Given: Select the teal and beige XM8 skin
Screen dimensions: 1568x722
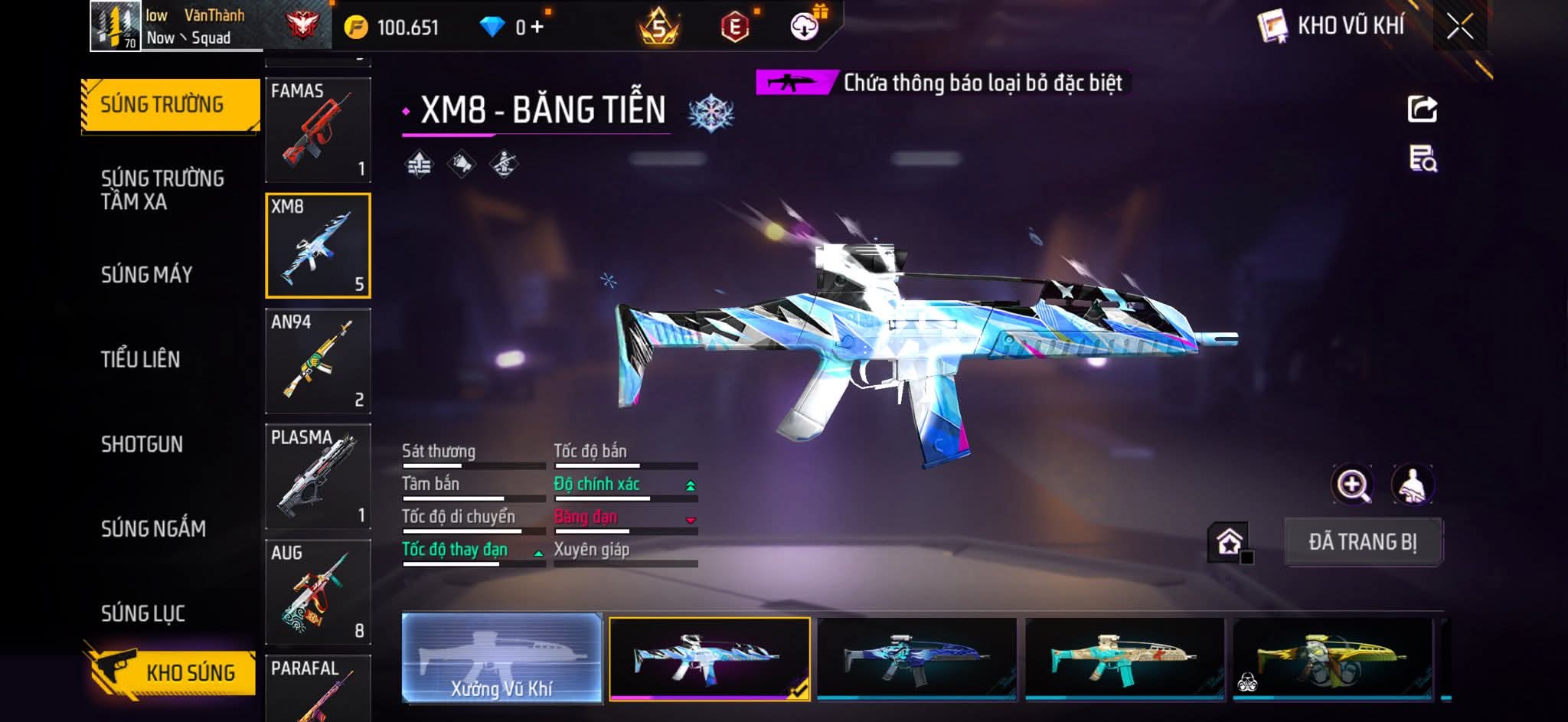Looking at the screenshot, I should click(1125, 658).
